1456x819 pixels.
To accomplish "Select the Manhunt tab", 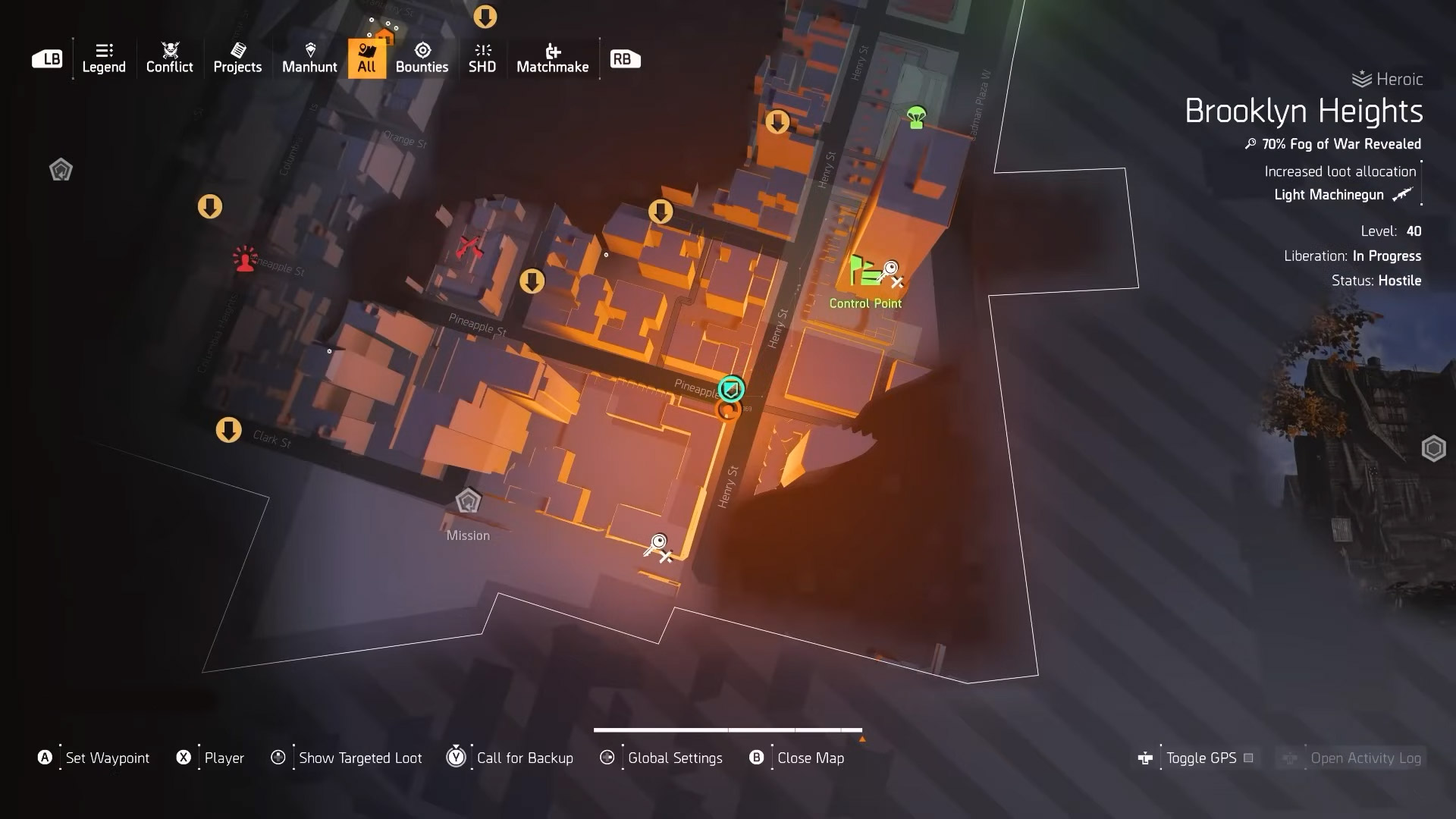I will (309, 58).
